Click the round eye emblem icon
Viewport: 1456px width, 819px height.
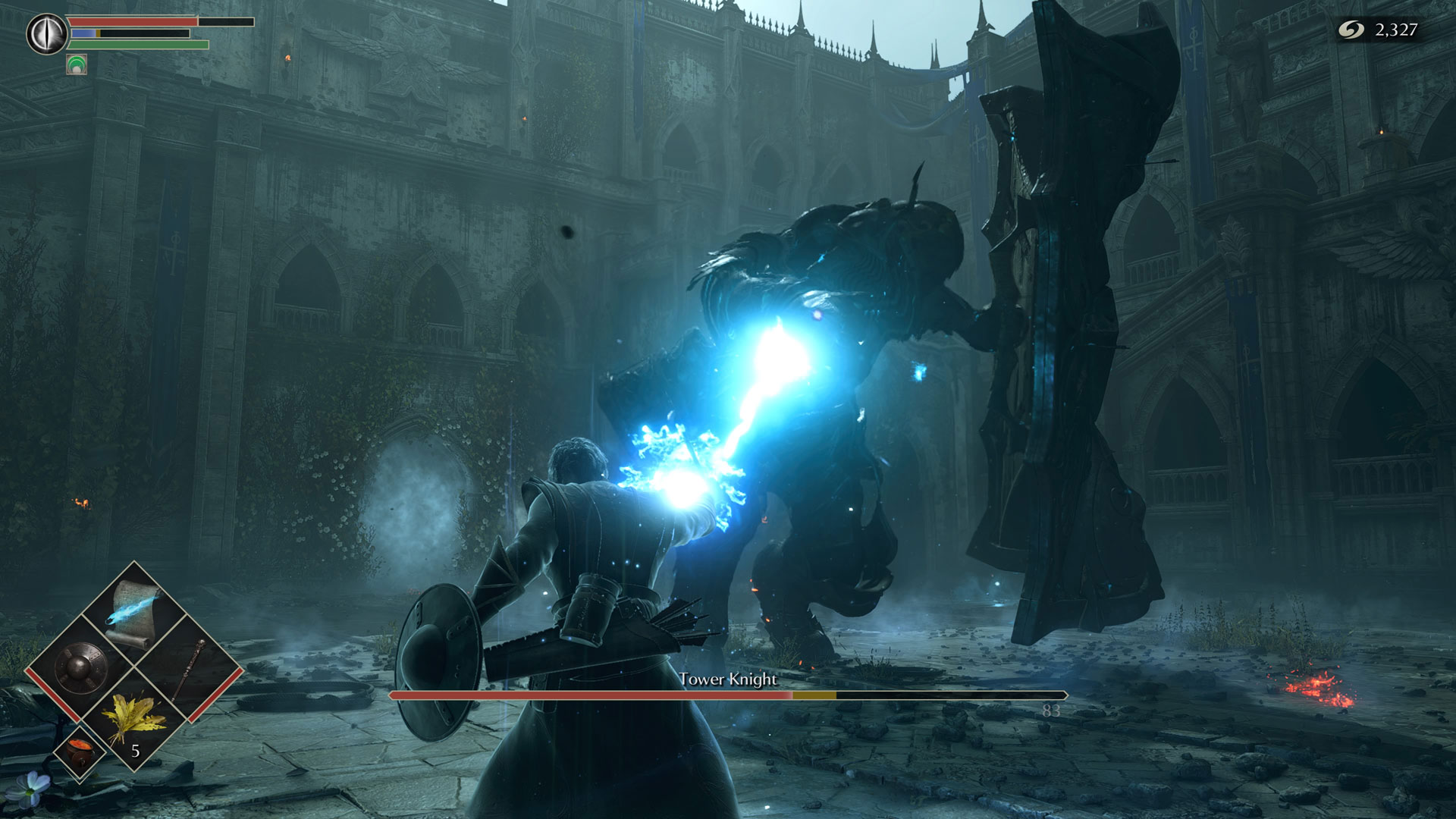(47, 34)
